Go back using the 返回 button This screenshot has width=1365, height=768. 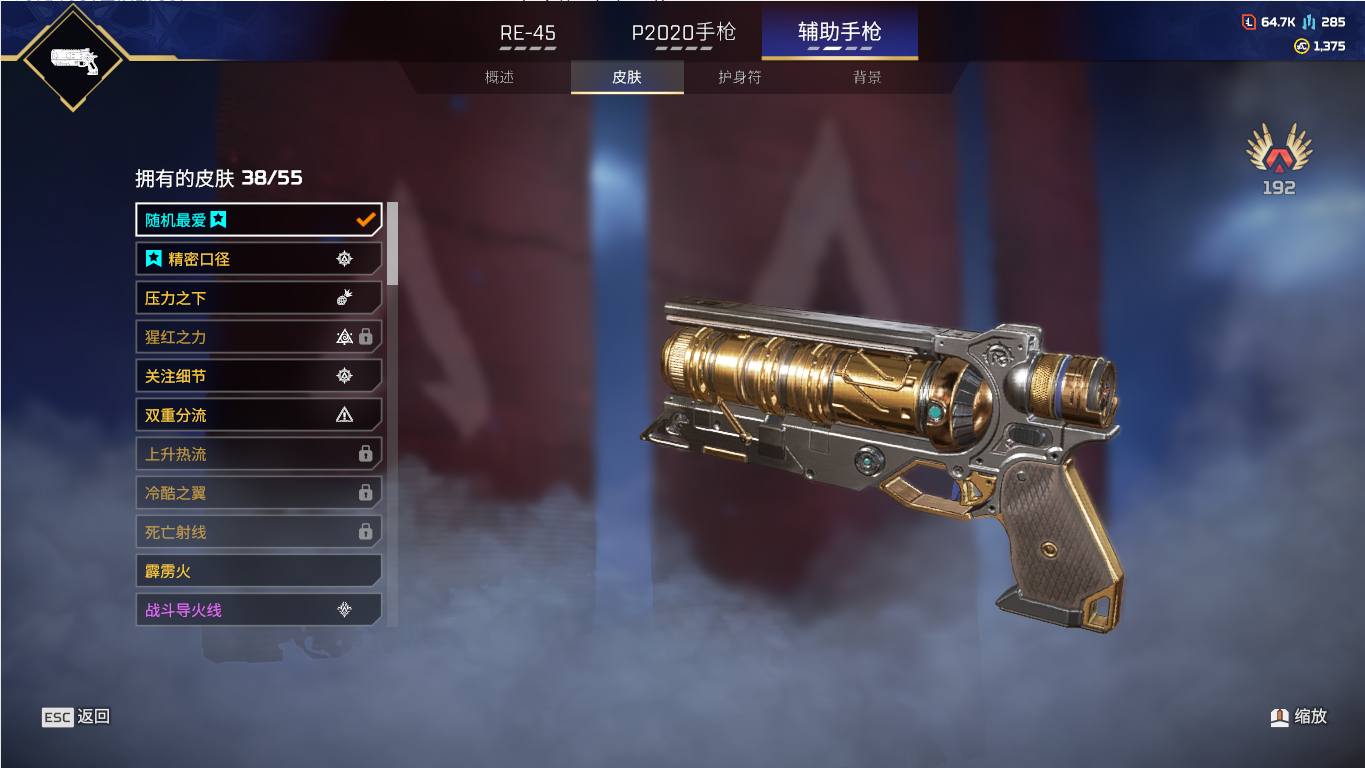click(x=76, y=717)
